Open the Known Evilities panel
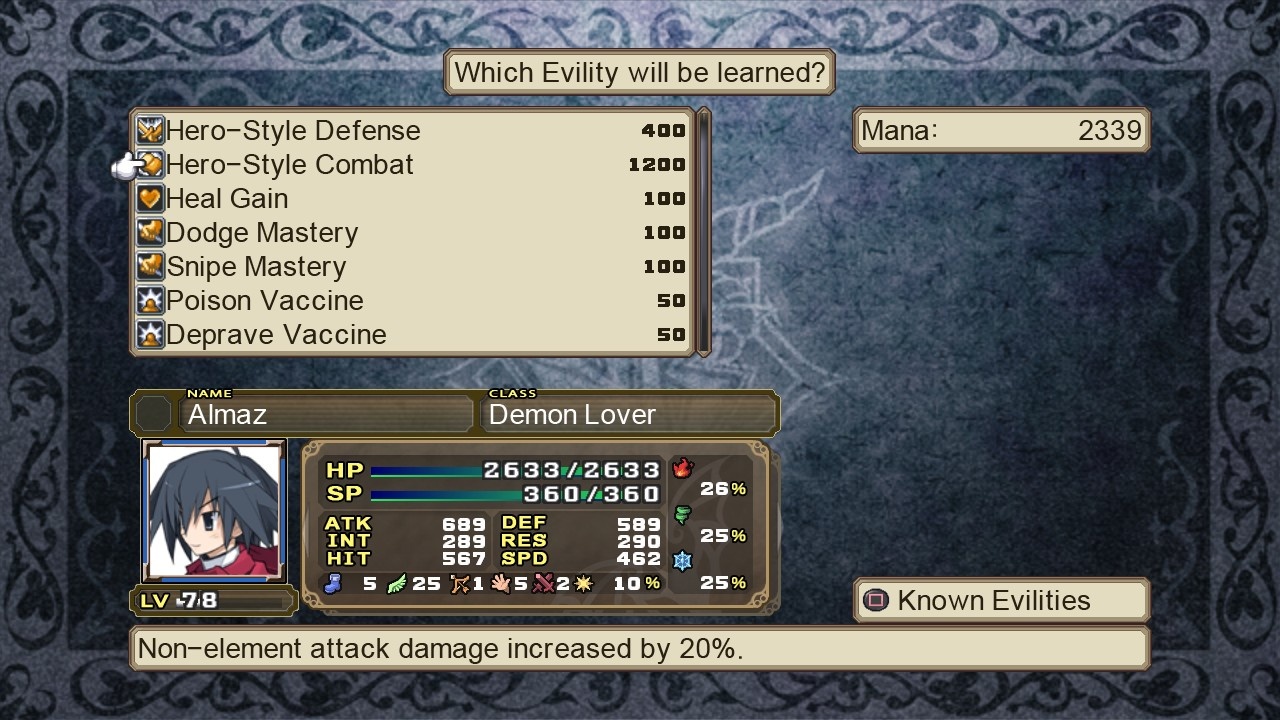 click(x=999, y=600)
